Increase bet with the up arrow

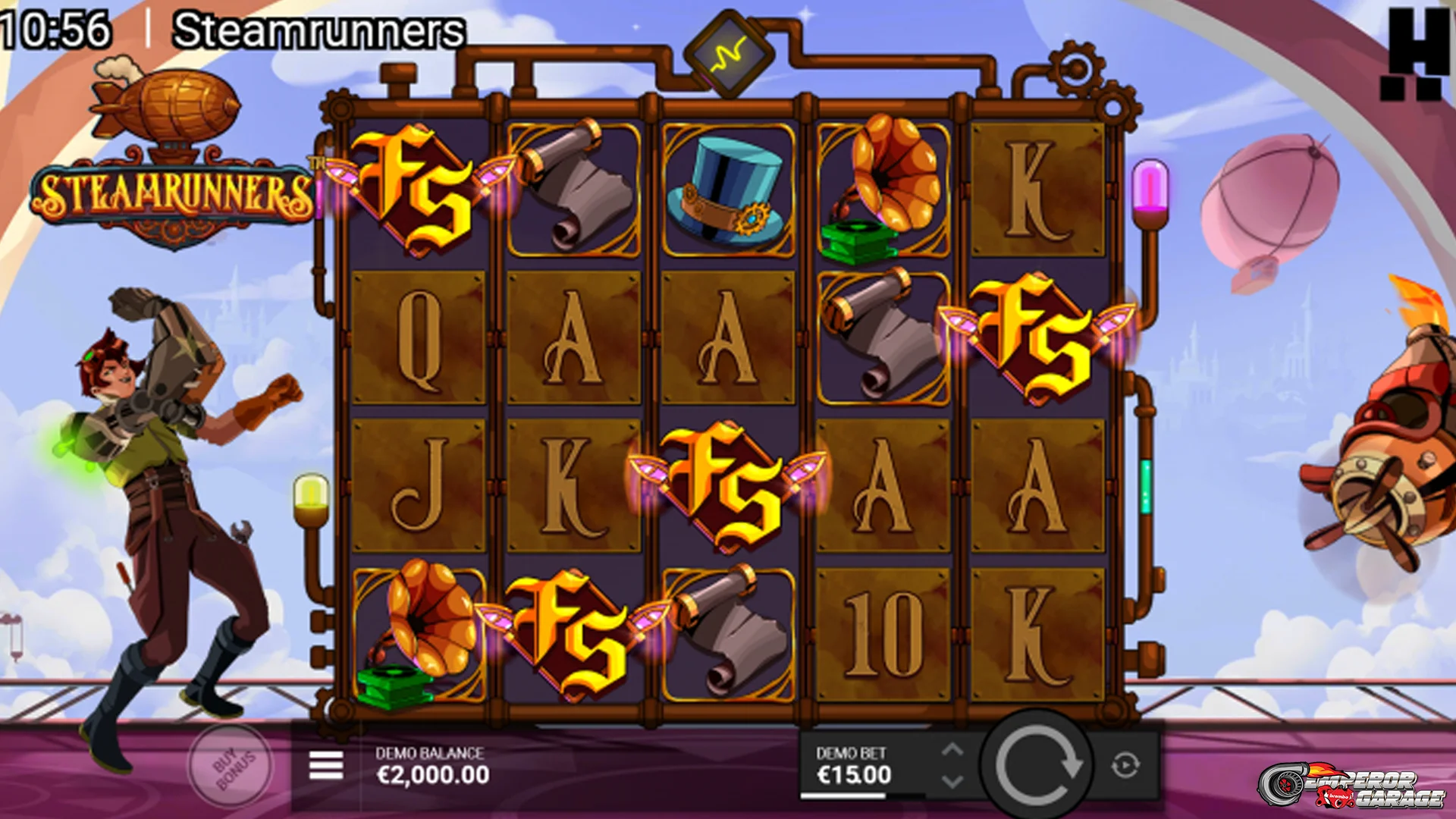click(x=953, y=750)
